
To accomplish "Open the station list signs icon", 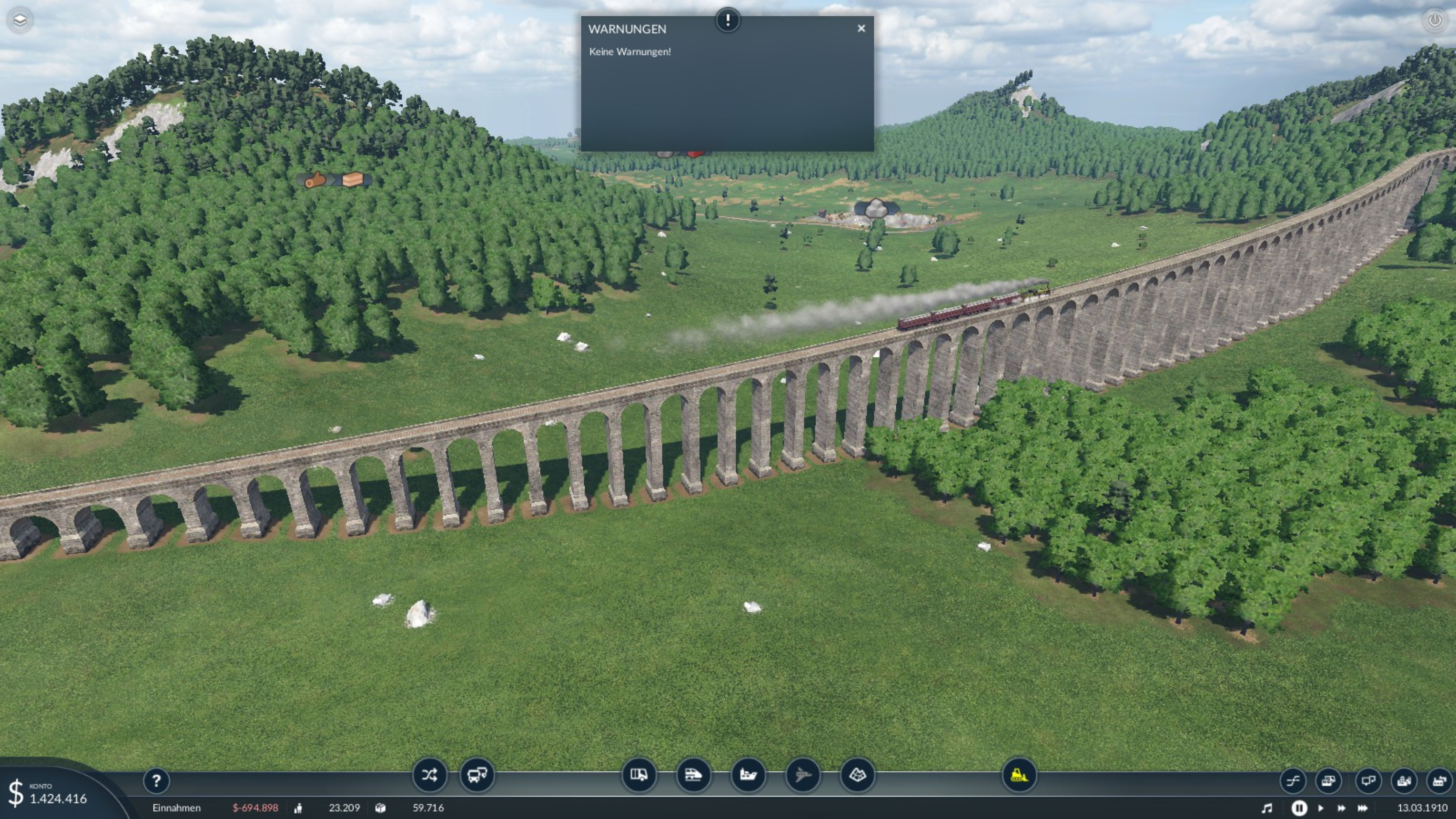I will pyautogui.click(x=1368, y=781).
